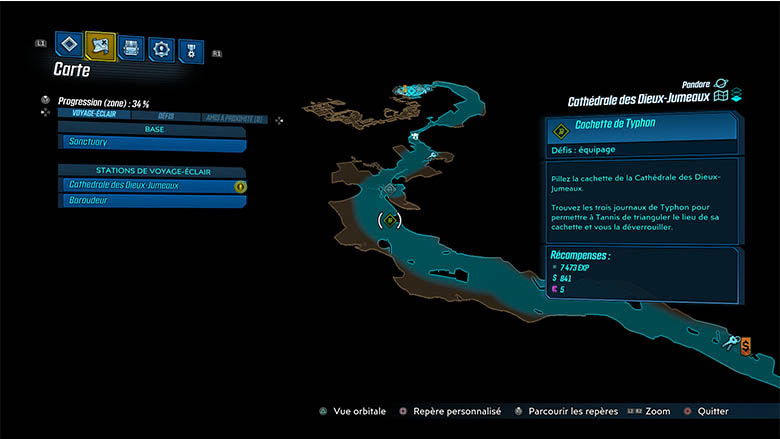Open the diamond icon menu tab
Viewport: 780px width, 439px height.
pos(68,45)
